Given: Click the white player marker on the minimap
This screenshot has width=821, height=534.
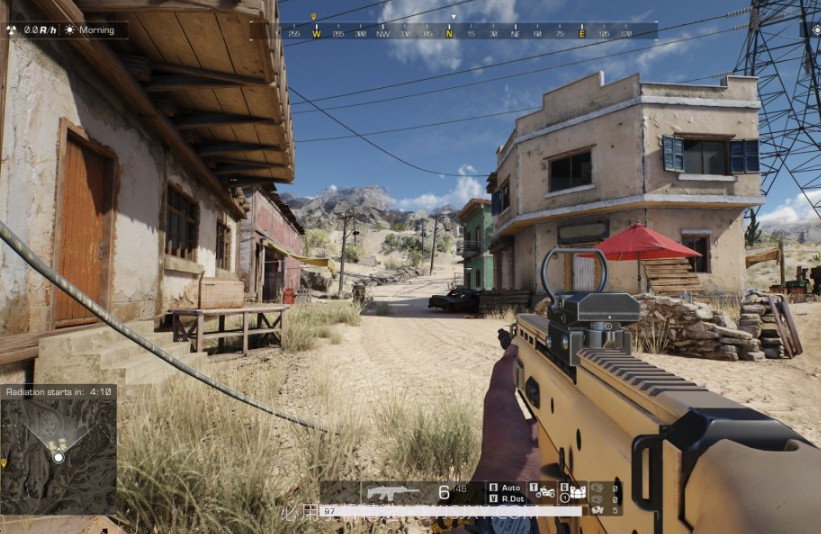Looking at the screenshot, I should (58, 457).
